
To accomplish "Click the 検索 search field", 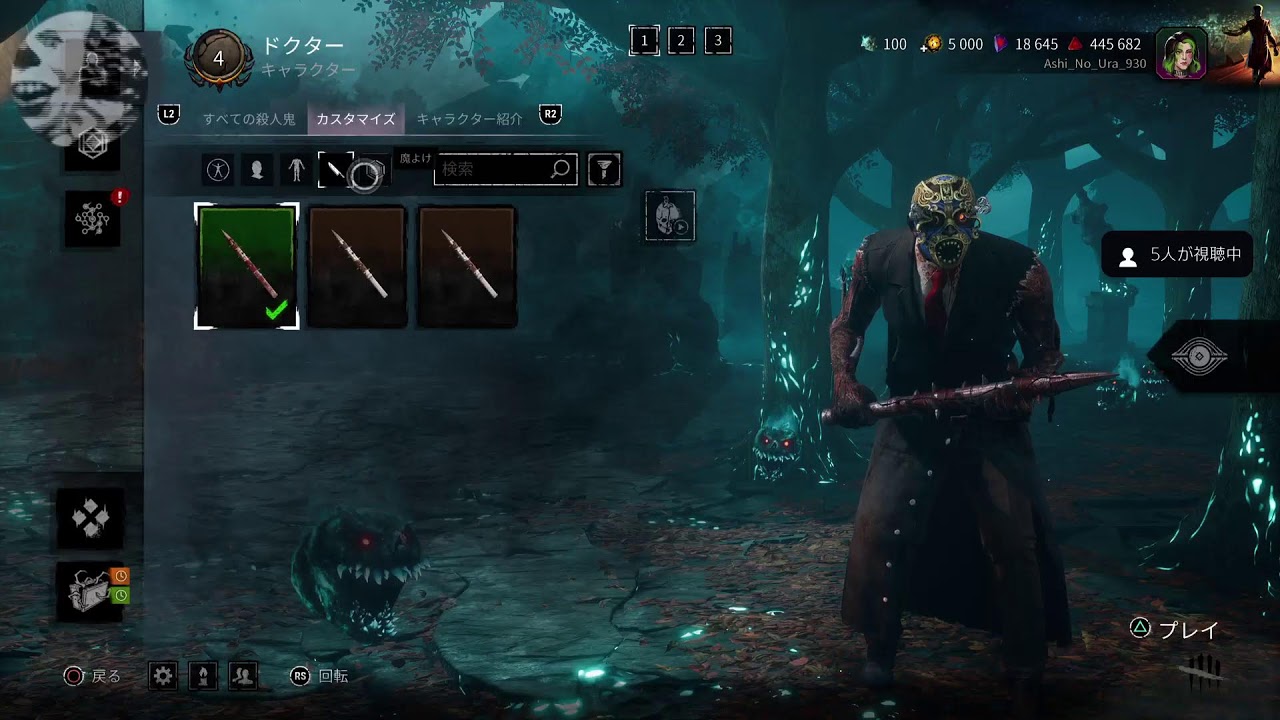I will pyautogui.click(x=495, y=170).
